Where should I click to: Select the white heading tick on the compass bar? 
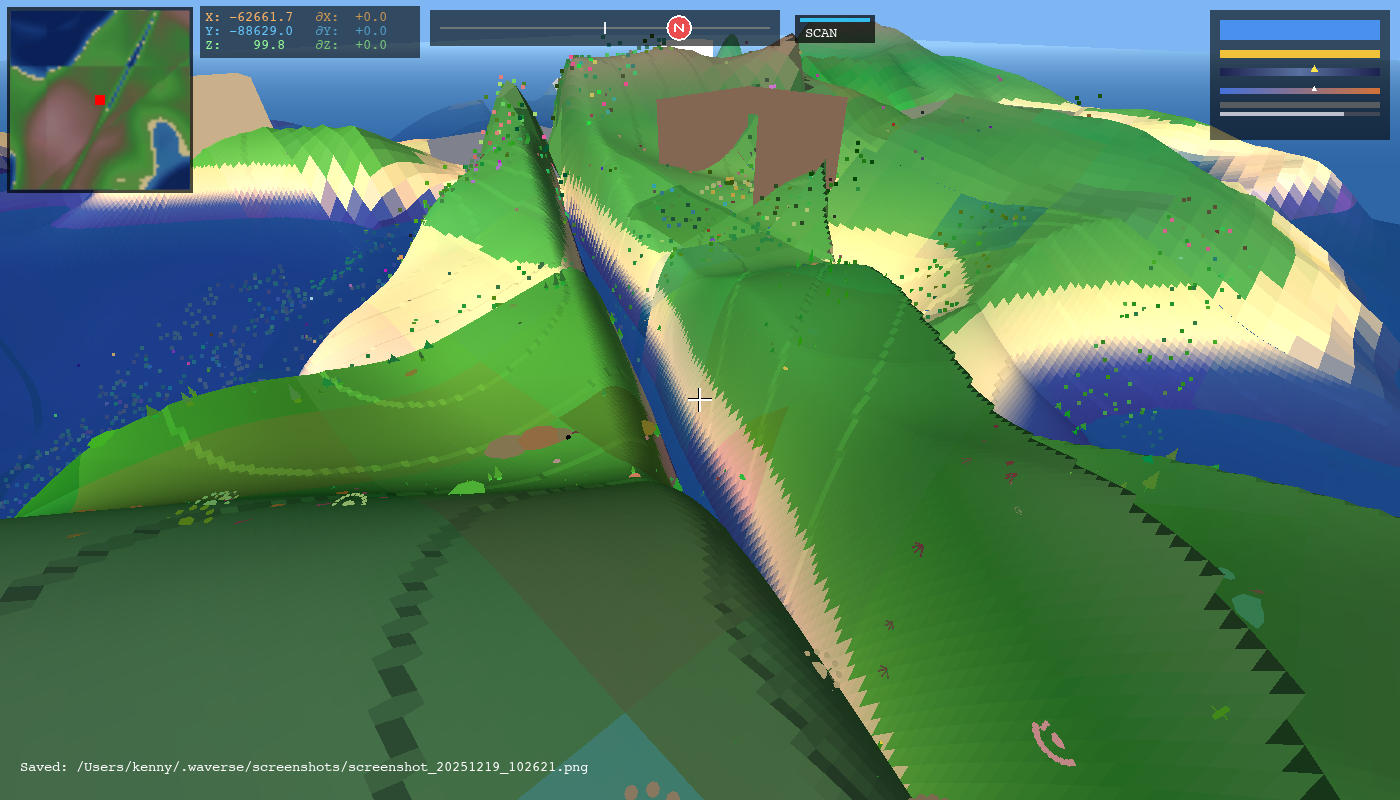tap(605, 28)
